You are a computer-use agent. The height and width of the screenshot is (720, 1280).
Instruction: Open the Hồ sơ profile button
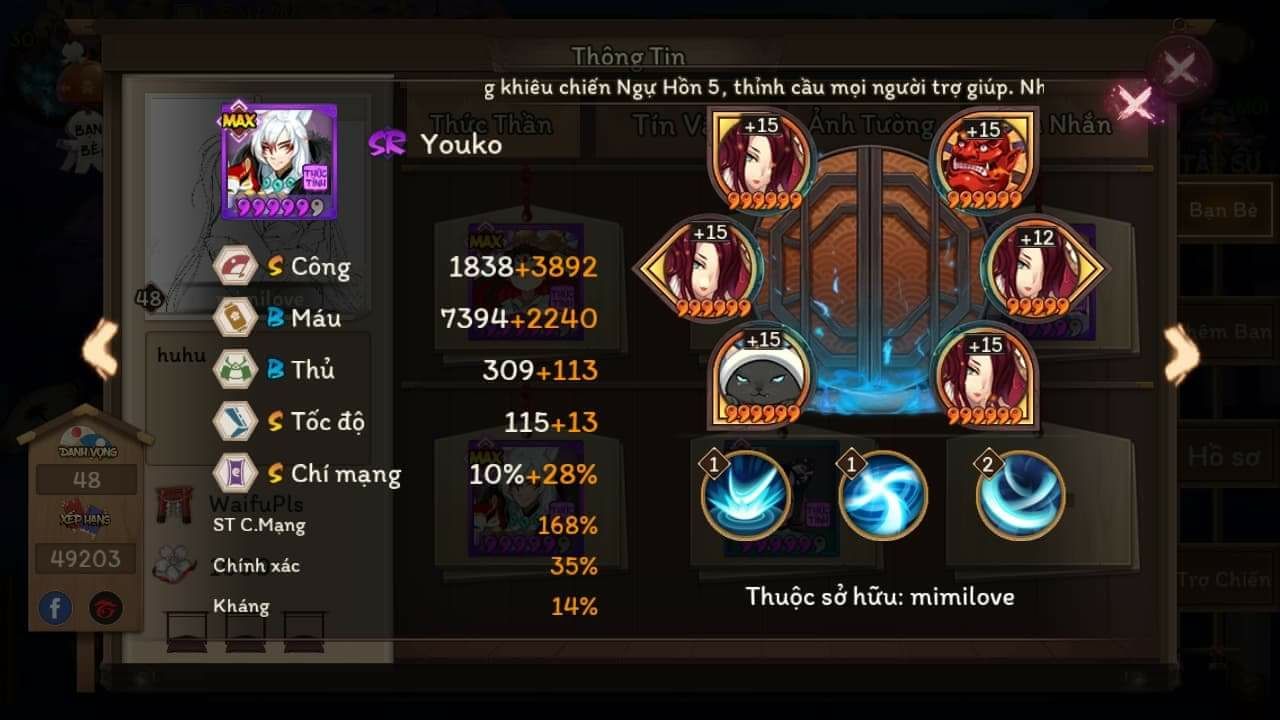1222,457
